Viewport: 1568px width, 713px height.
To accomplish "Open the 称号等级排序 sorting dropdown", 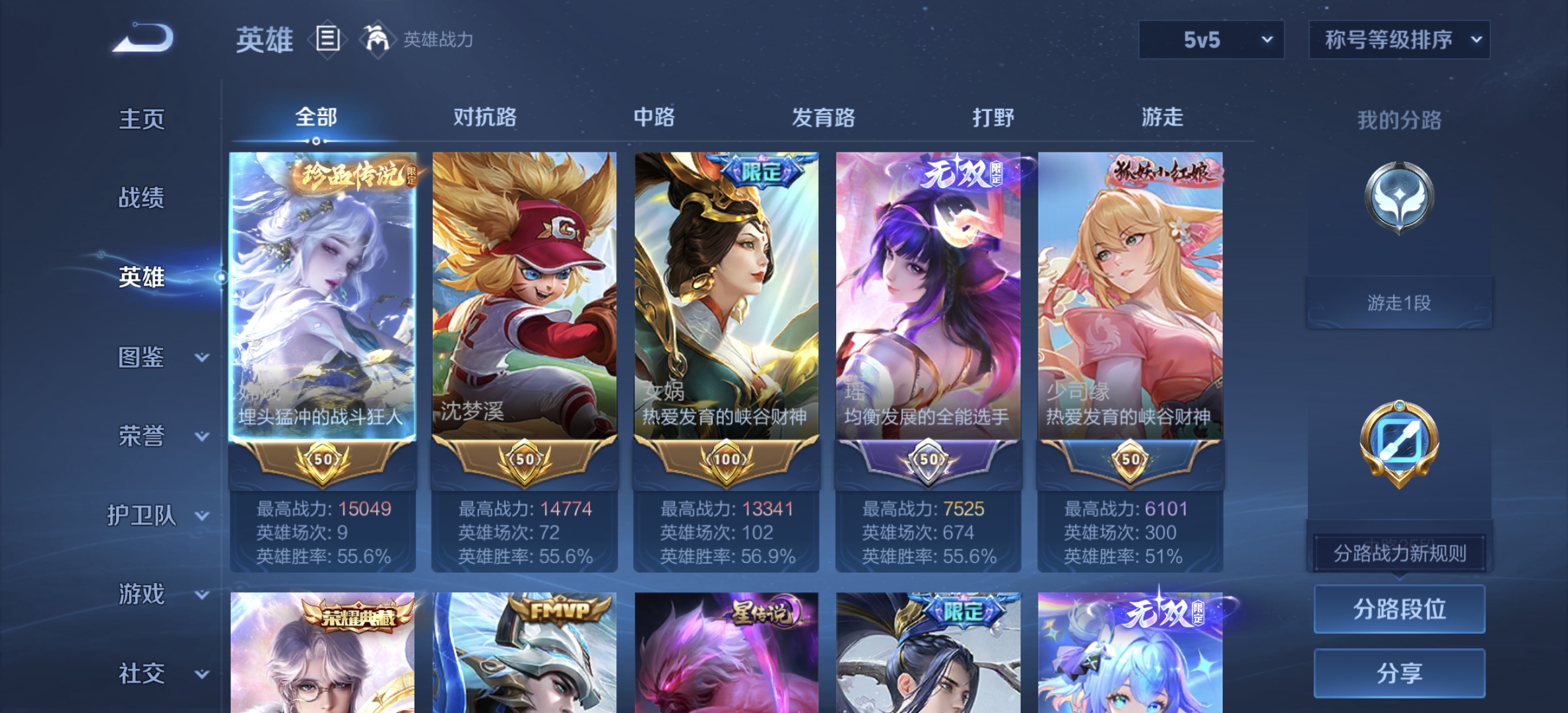I will 1399,40.
